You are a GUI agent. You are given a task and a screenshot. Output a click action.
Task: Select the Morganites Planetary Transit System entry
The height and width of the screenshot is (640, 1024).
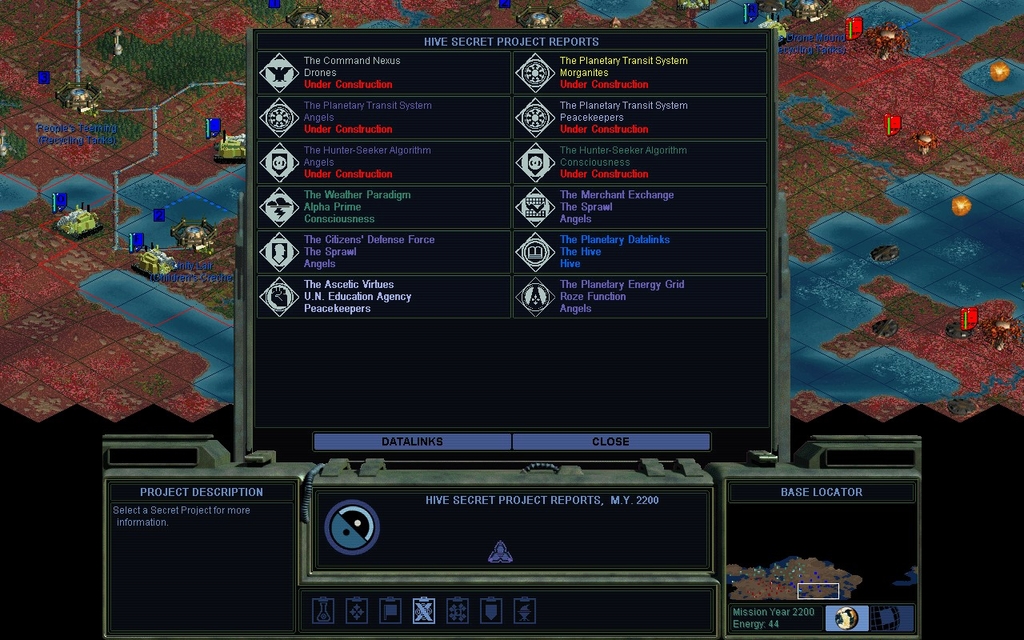point(640,73)
